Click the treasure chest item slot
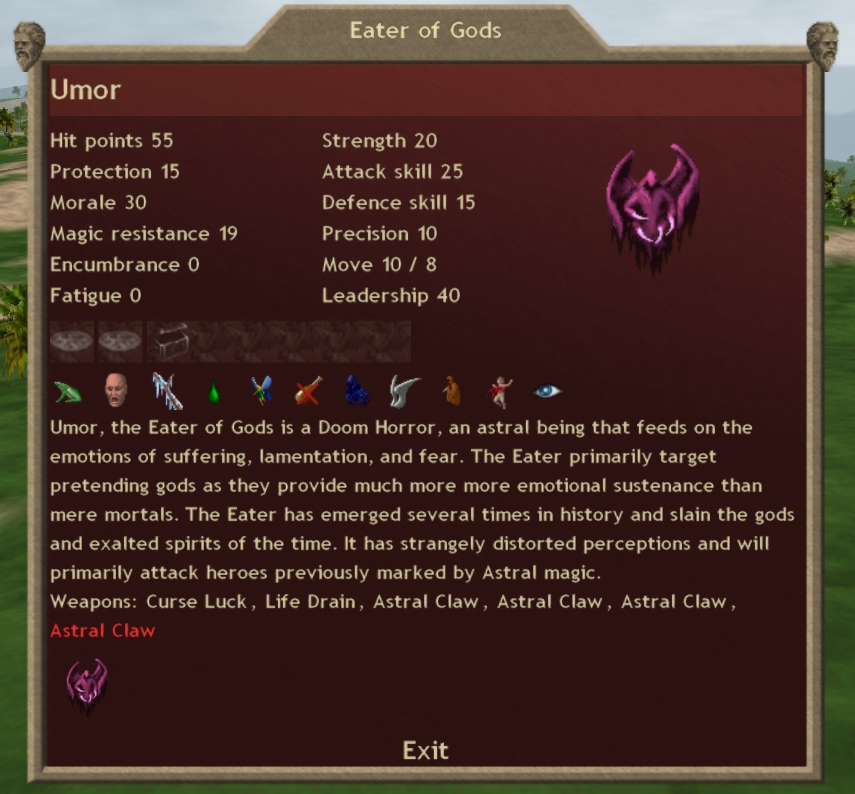Viewport: 855px width, 794px height. pyautogui.click(x=169, y=342)
